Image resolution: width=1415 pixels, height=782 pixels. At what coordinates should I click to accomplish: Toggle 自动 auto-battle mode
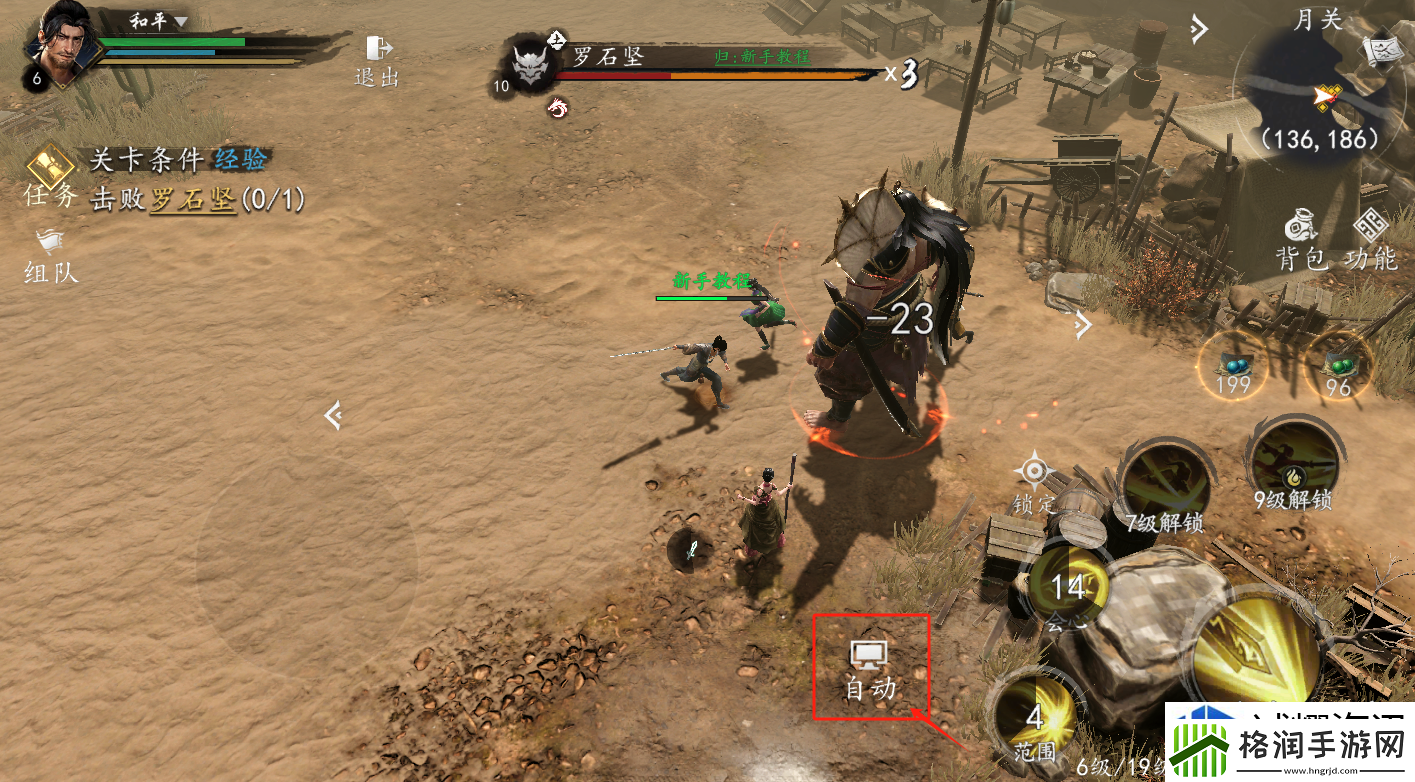870,668
